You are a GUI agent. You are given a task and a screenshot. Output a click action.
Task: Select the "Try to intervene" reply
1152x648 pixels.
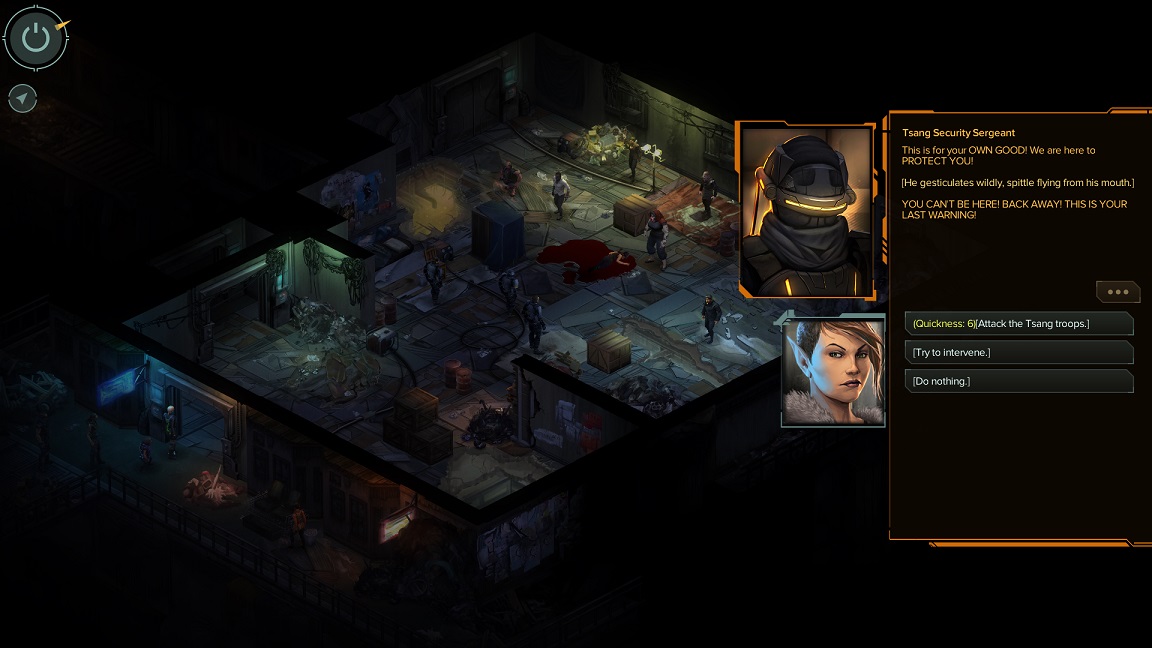click(x=1018, y=352)
